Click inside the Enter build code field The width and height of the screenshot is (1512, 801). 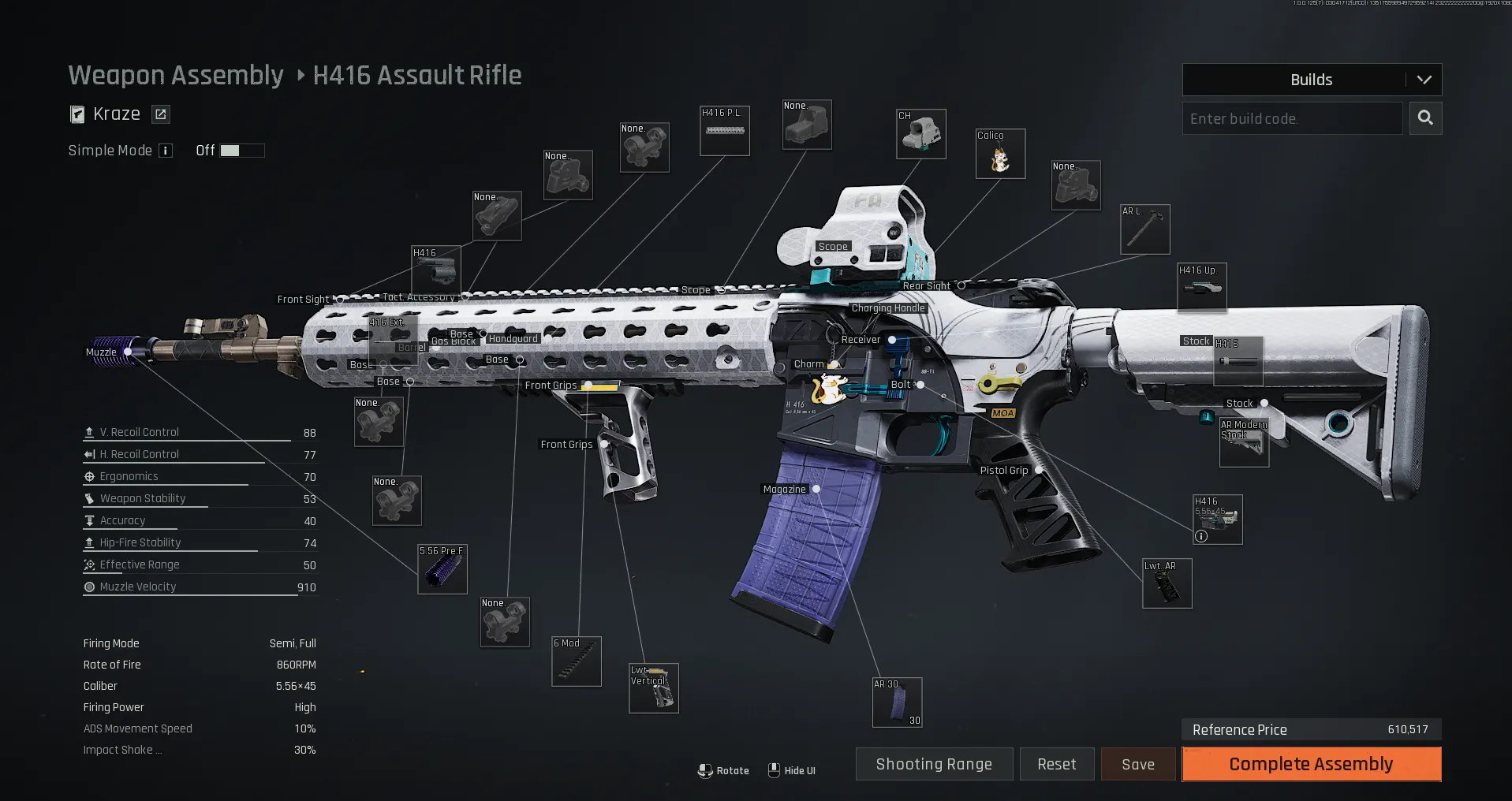pyautogui.click(x=1292, y=118)
